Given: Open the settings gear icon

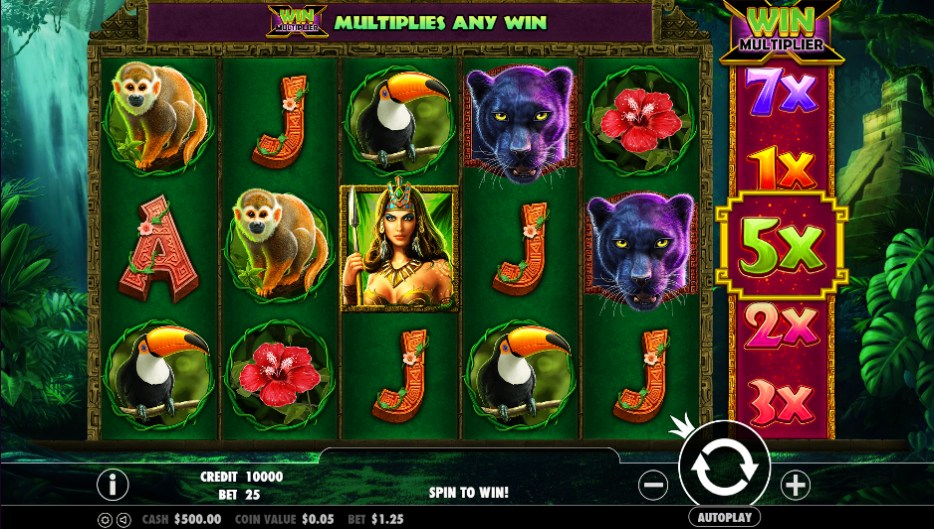Looking at the screenshot, I should point(105,520).
